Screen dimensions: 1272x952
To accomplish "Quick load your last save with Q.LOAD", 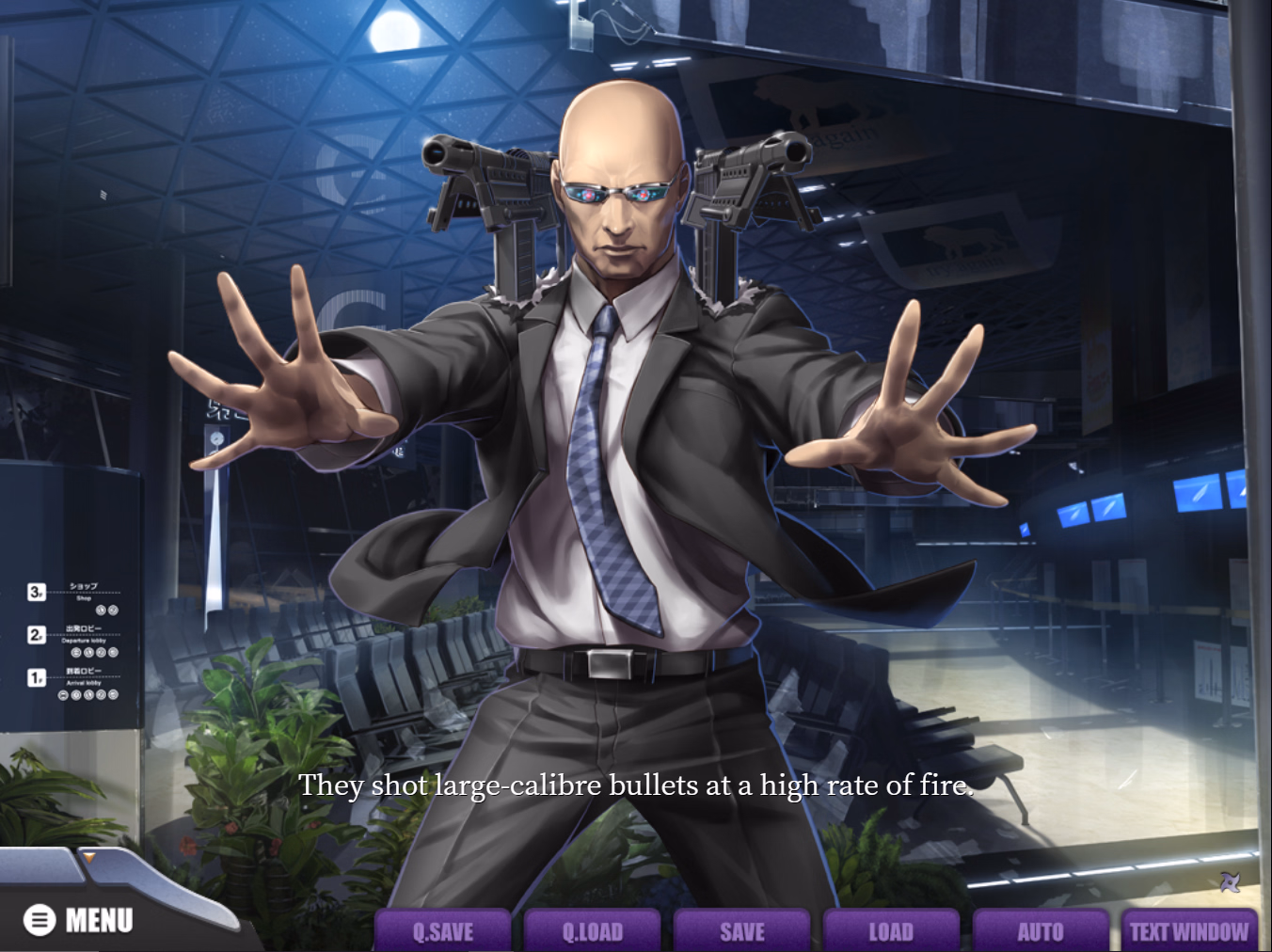I will click(x=593, y=931).
